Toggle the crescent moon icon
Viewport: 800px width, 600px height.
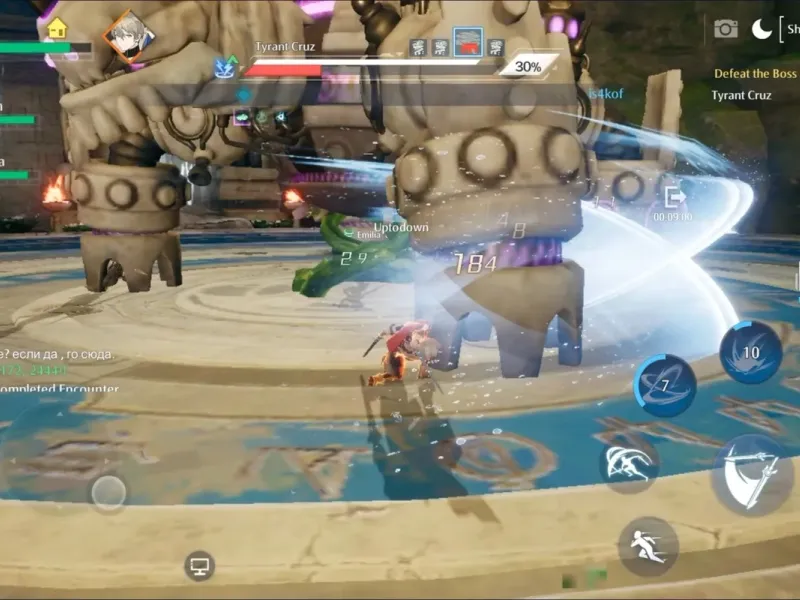[x=762, y=29]
